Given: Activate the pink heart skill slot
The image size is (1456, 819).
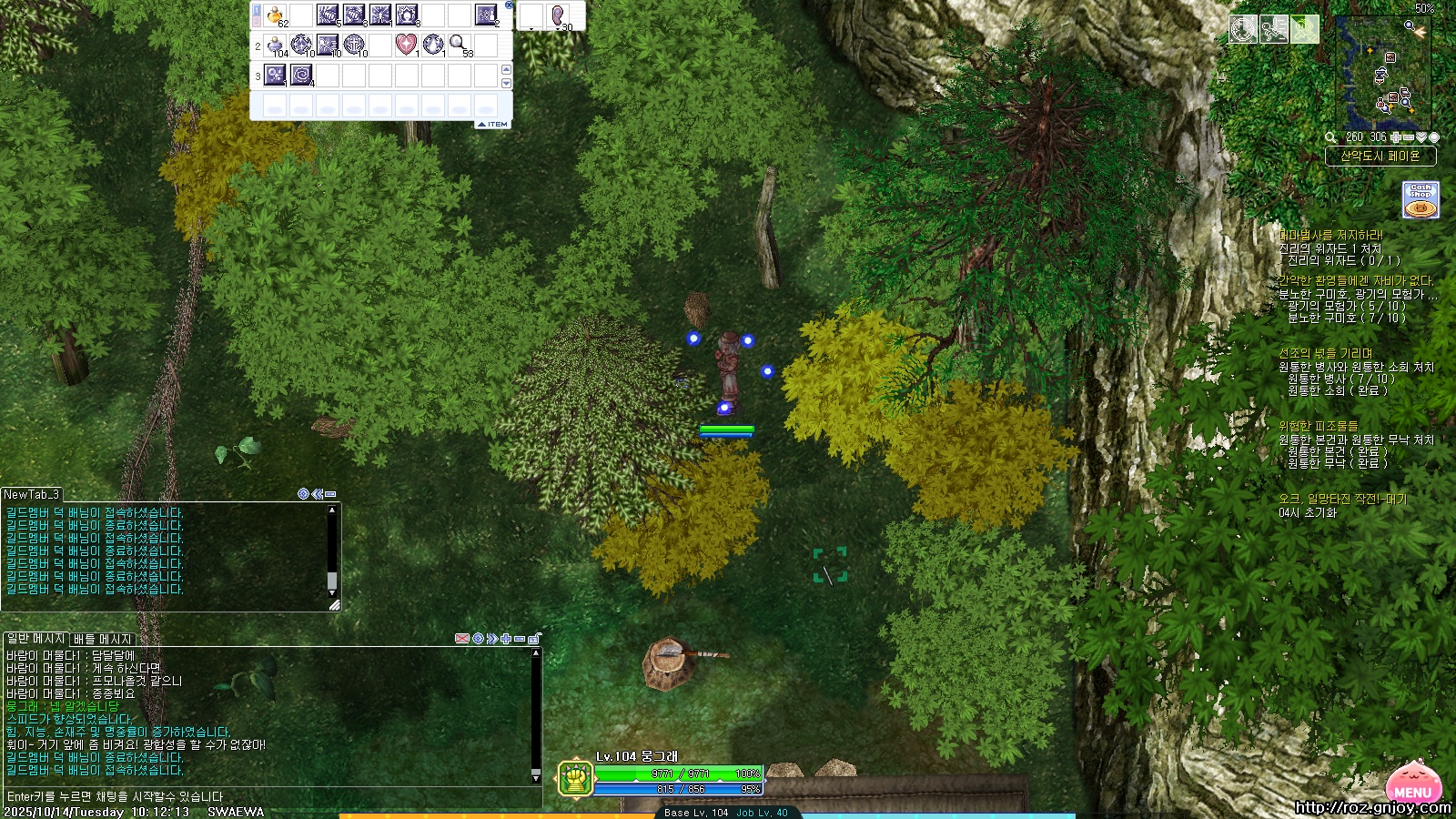Looking at the screenshot, I should pyautogui.click(x=406, y=44).
